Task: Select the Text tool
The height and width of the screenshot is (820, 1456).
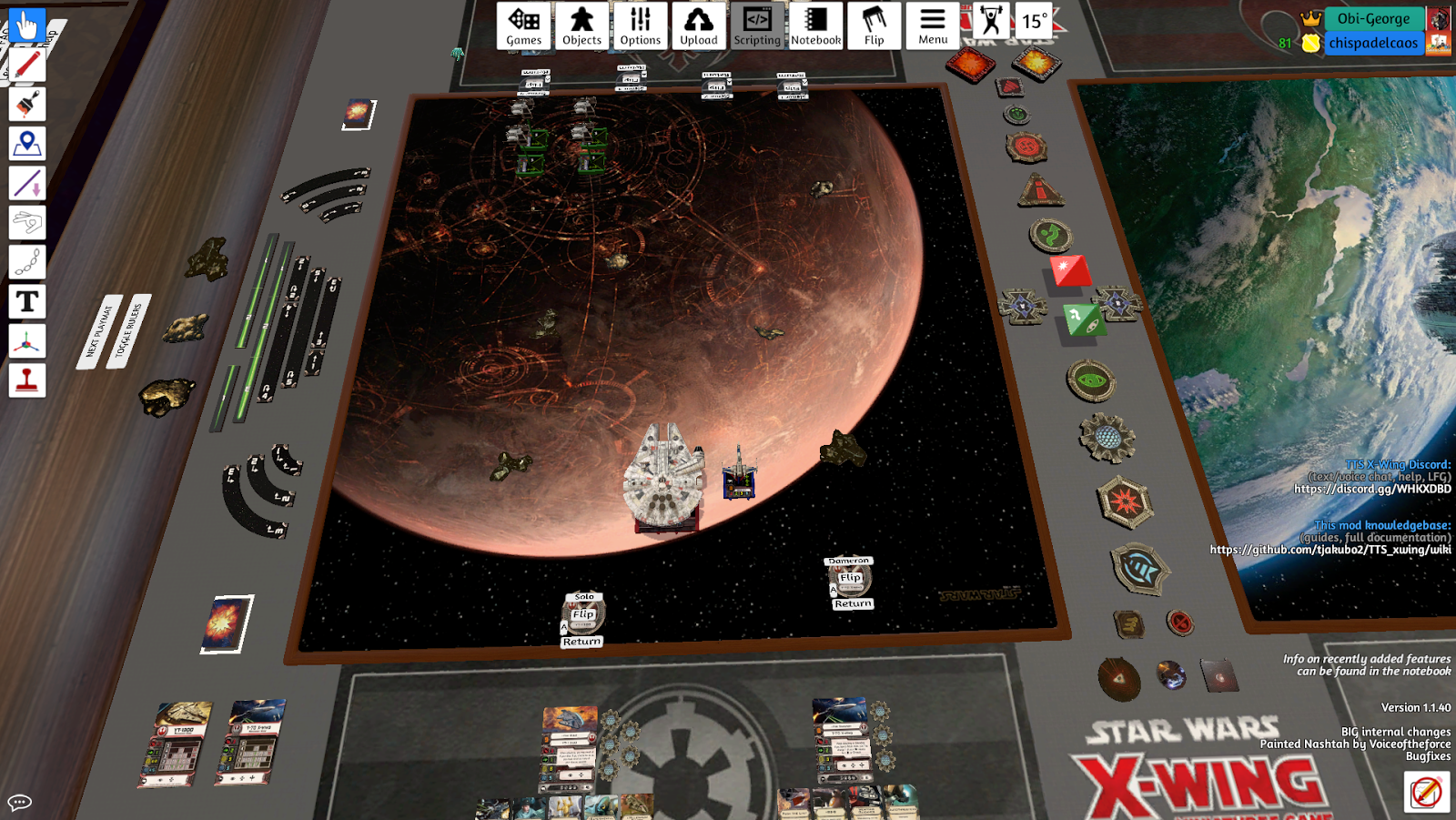Action: click(x=25, y=302)
